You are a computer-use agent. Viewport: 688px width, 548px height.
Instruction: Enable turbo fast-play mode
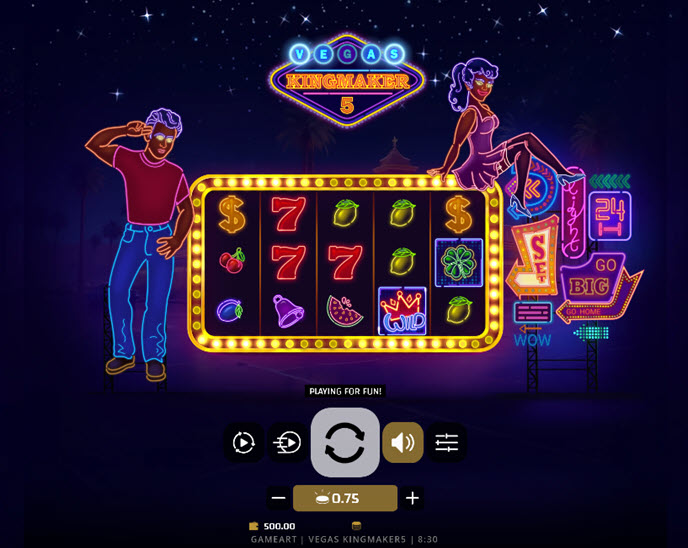288,442
